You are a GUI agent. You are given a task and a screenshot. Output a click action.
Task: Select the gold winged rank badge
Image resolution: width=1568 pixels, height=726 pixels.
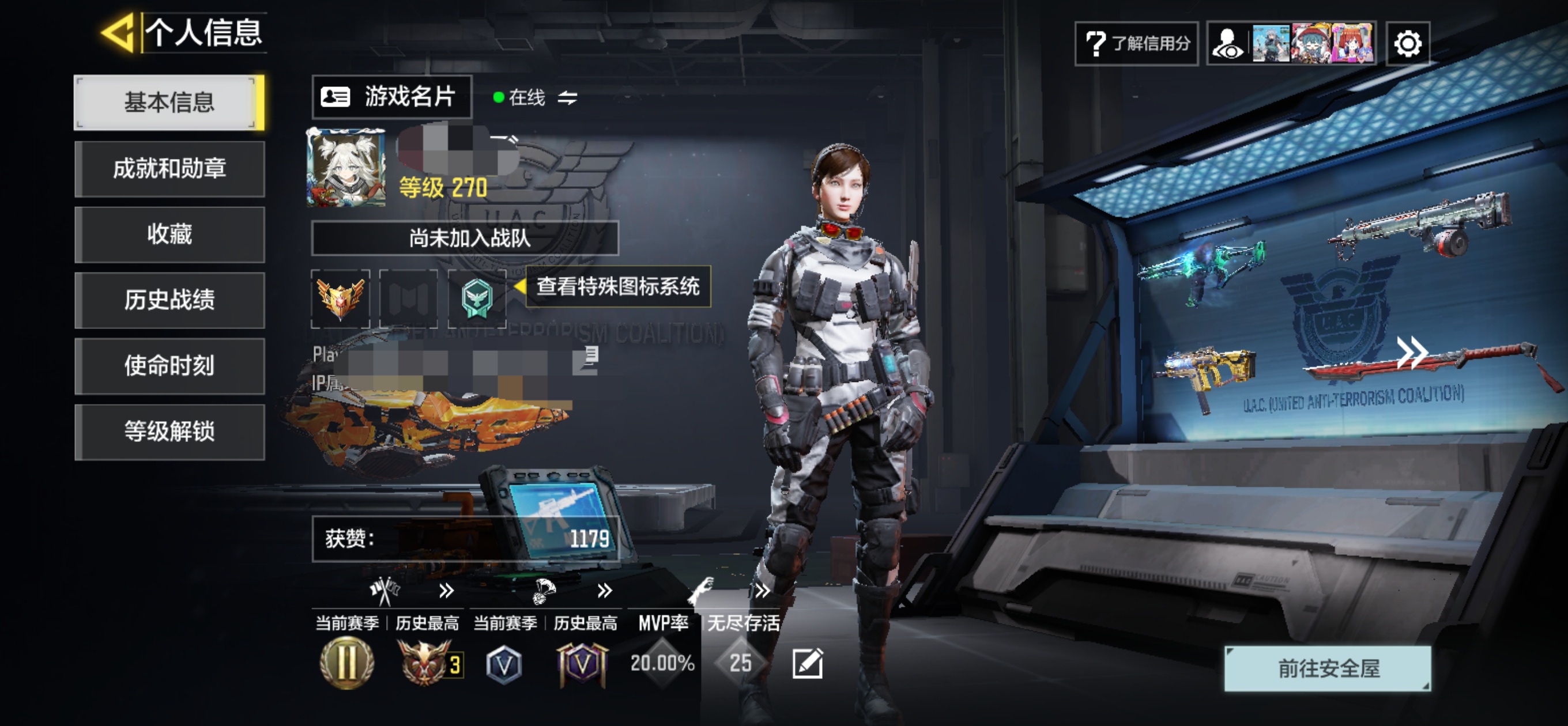coord(340,298)
